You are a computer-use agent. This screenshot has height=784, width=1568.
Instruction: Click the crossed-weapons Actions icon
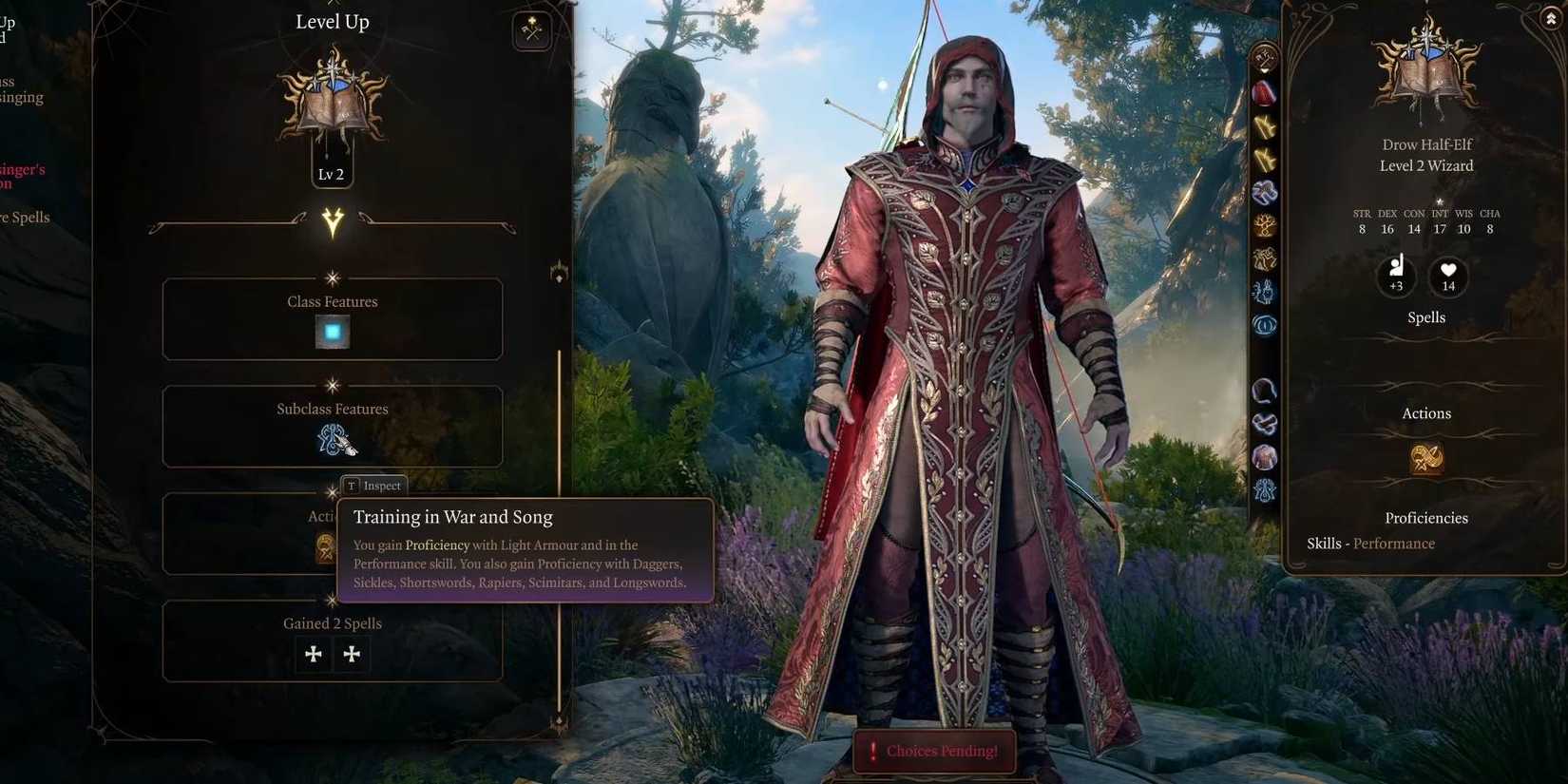pos(1425,459)
